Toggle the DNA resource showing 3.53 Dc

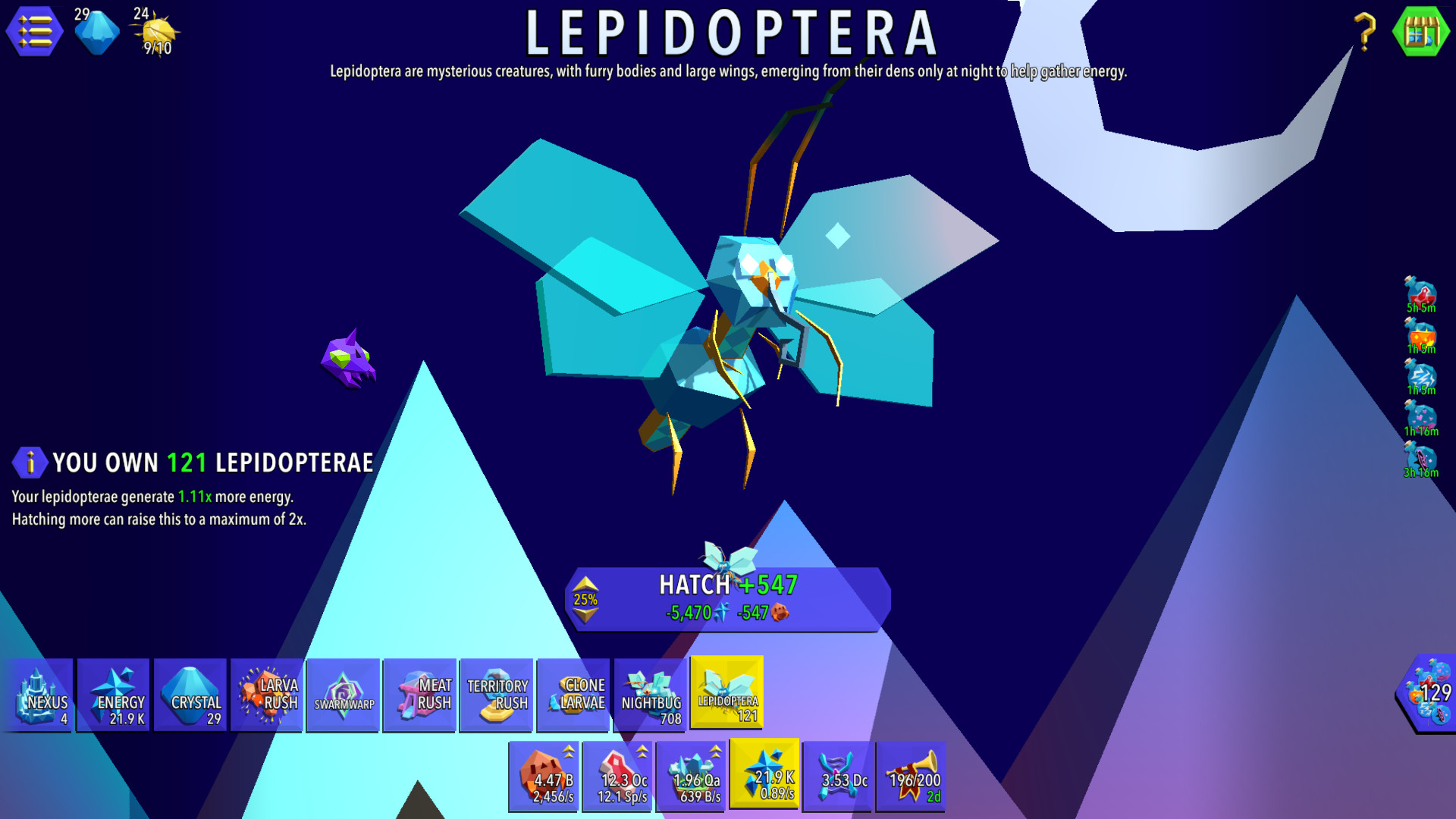[837, 776]
